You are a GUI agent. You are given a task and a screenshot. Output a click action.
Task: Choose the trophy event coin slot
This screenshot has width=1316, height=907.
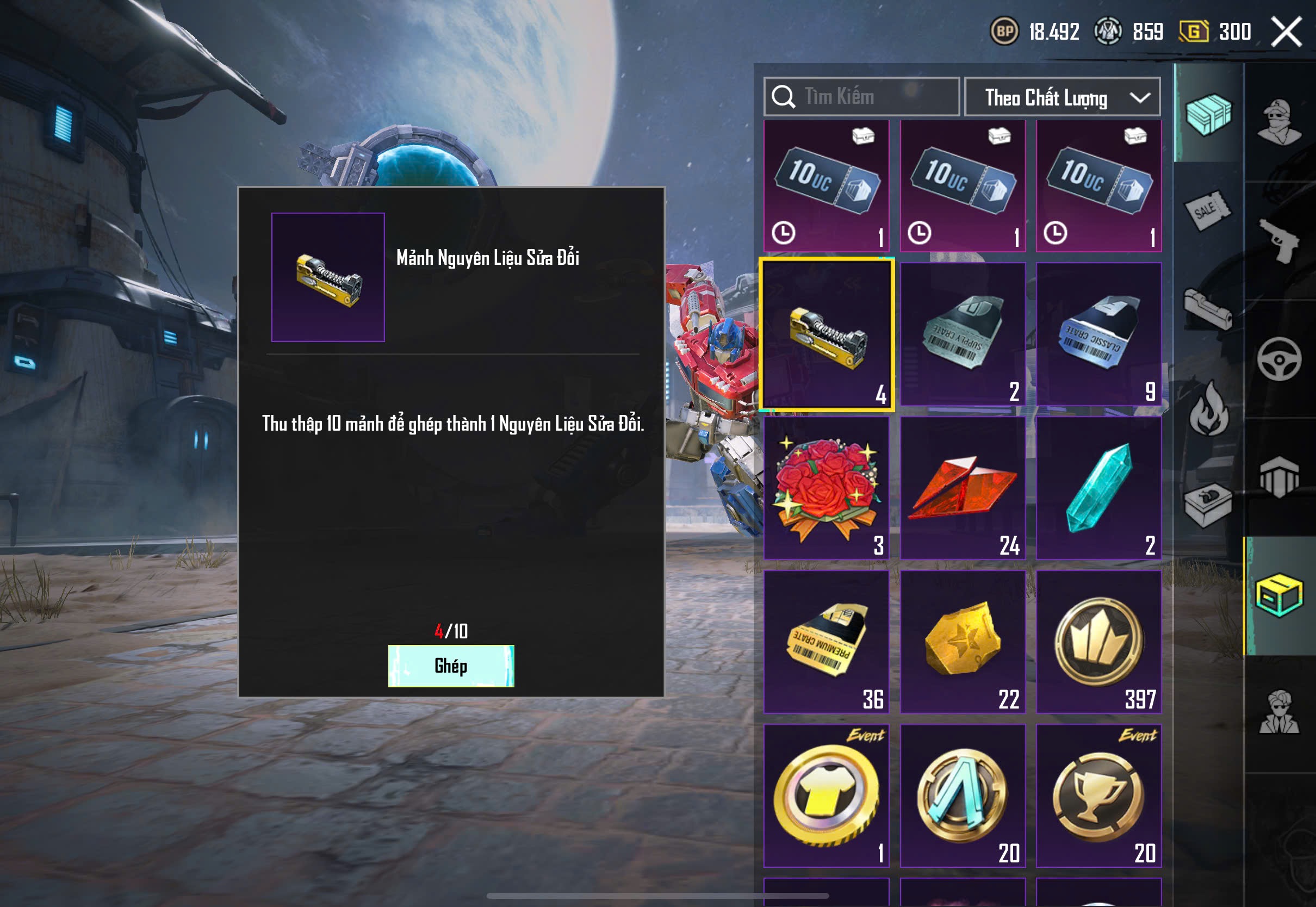click(x=1098, y=796)
